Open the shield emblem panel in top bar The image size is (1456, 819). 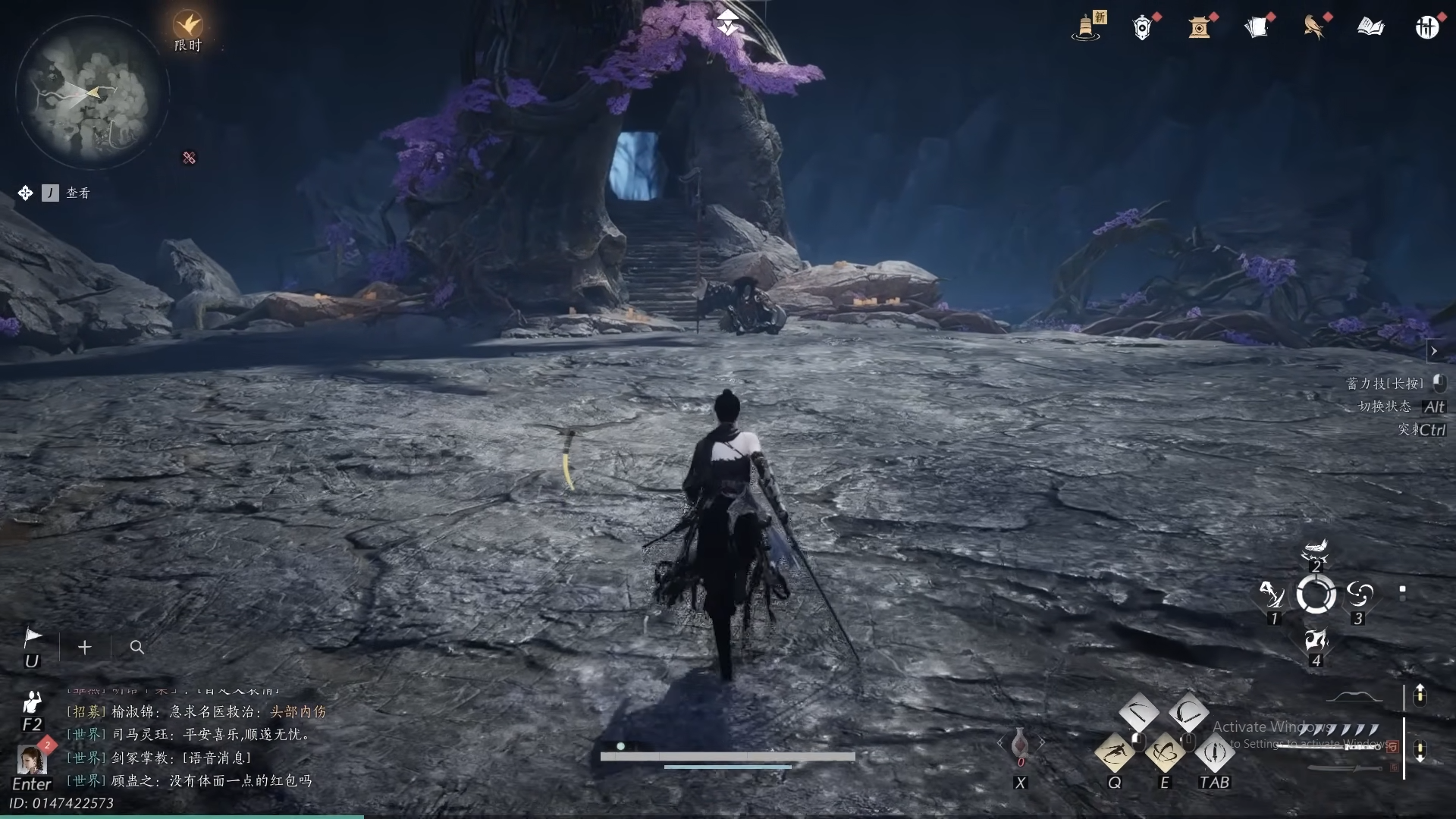[x=1142, y=27]
